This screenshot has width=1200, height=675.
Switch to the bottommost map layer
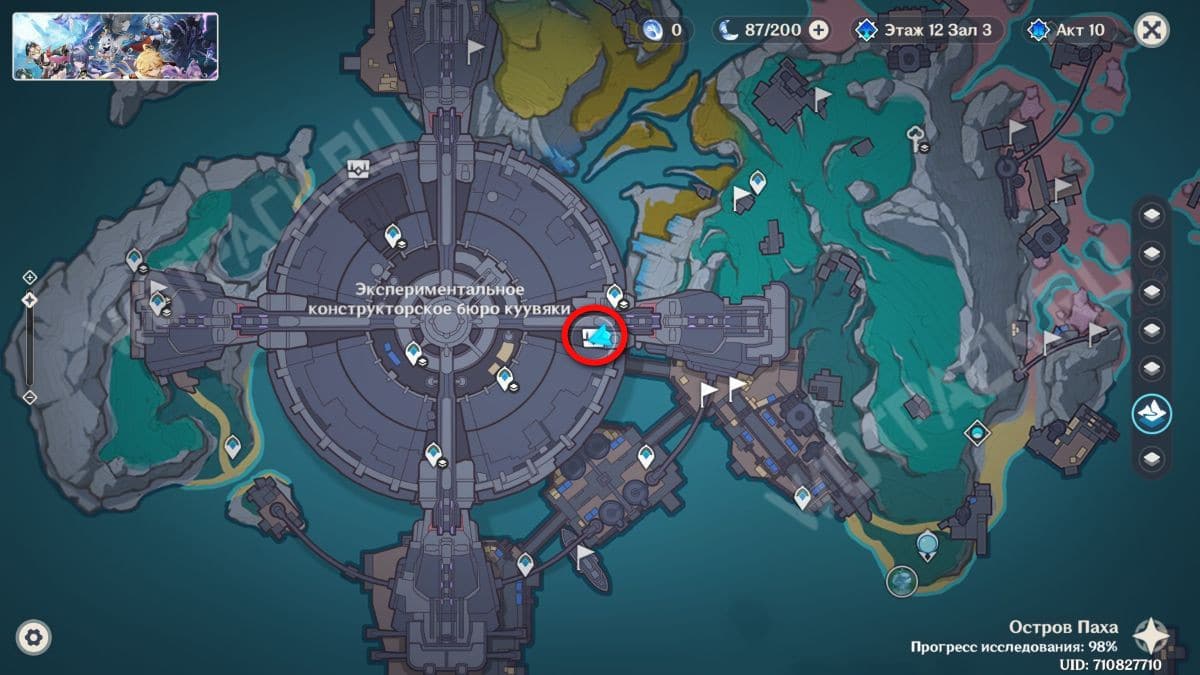(1152, 458)
